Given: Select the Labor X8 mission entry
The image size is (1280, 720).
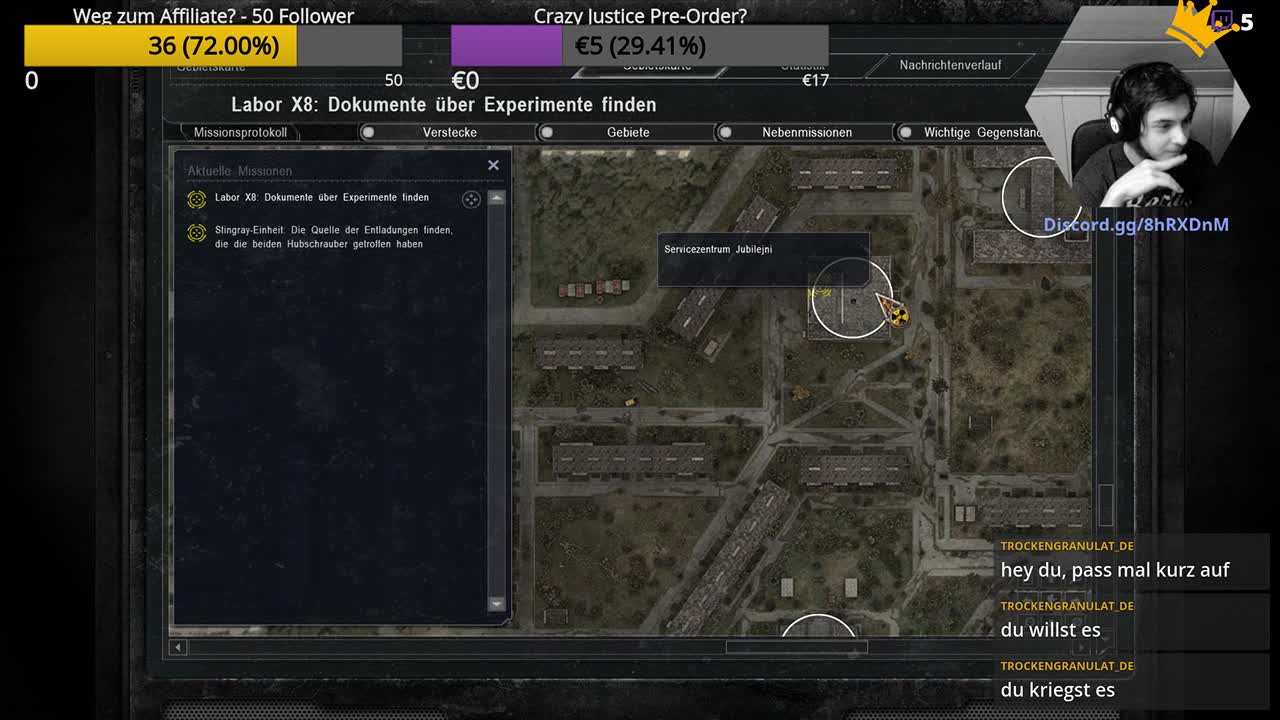Looking at the screenshot, I should (x=321, y=198).
